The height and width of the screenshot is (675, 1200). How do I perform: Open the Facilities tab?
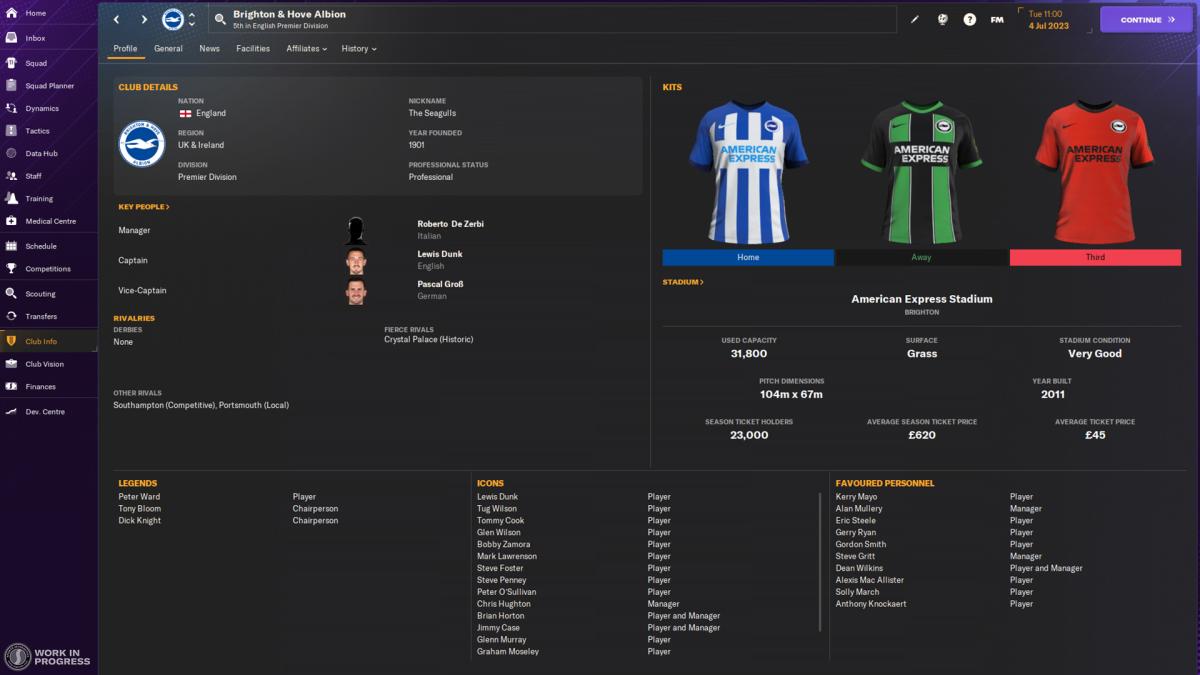click(253, 48)
